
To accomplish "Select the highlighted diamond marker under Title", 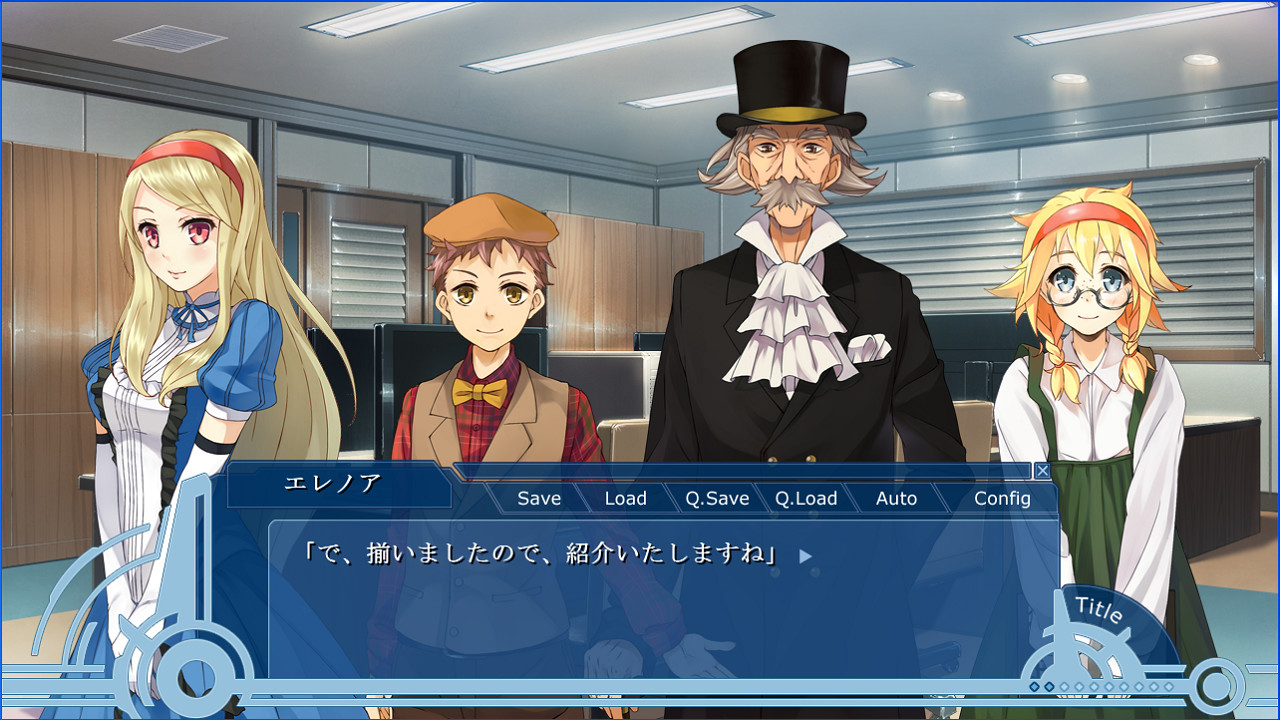I will click(x=1034, y=686).
